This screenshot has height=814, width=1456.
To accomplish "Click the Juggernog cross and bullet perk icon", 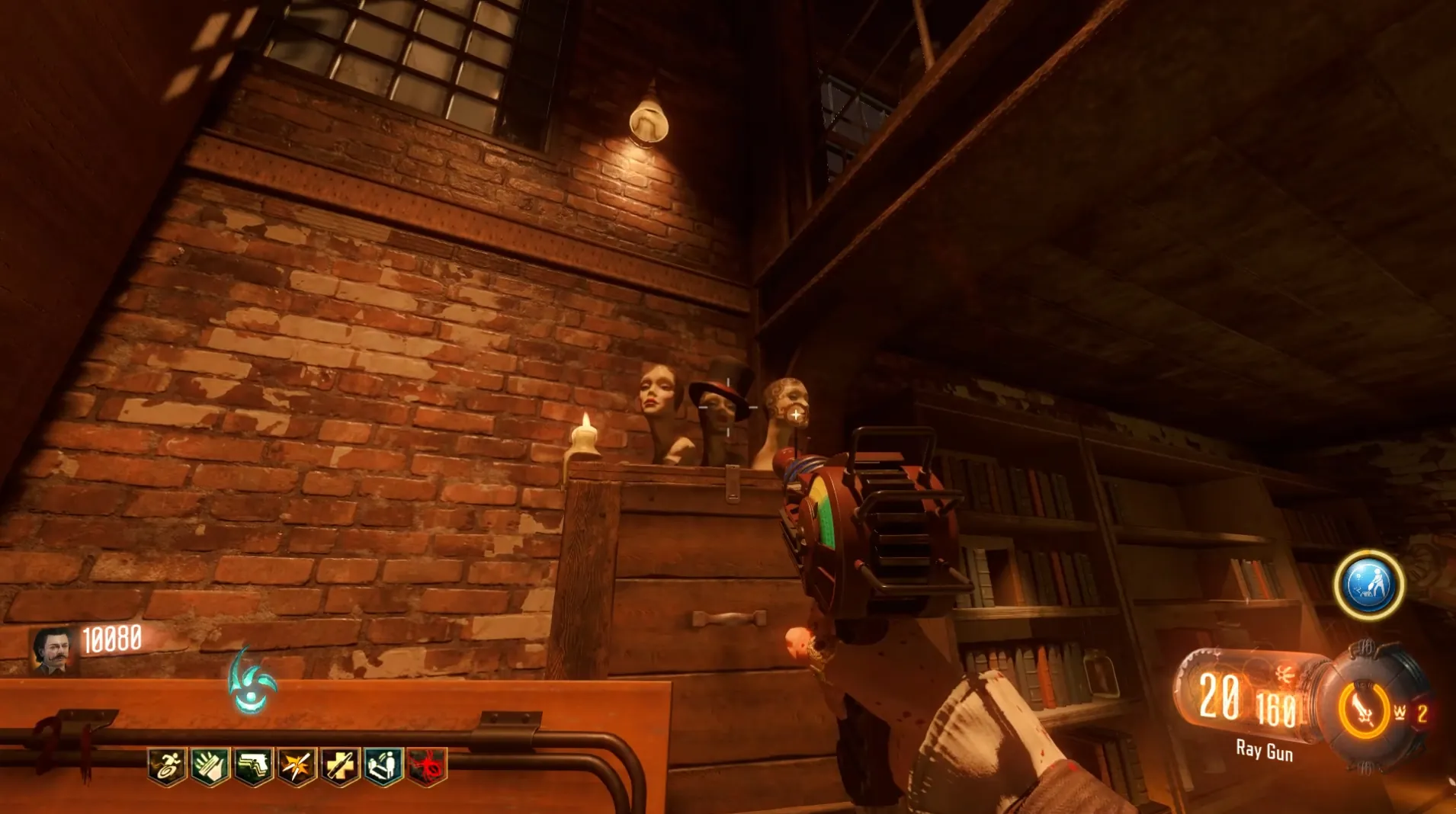I will click(339, 765).
